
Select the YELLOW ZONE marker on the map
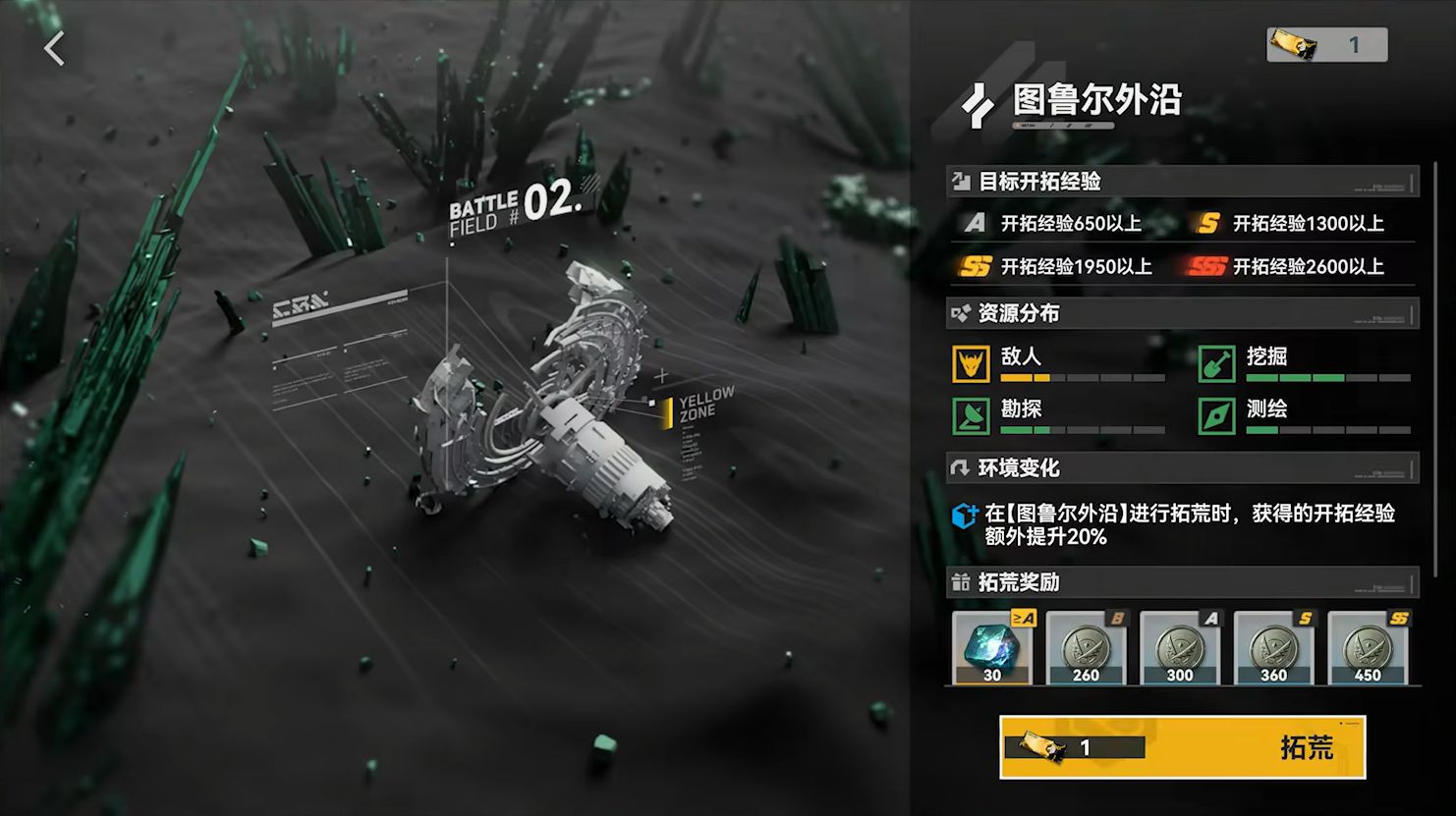click(x=701, y=406)
